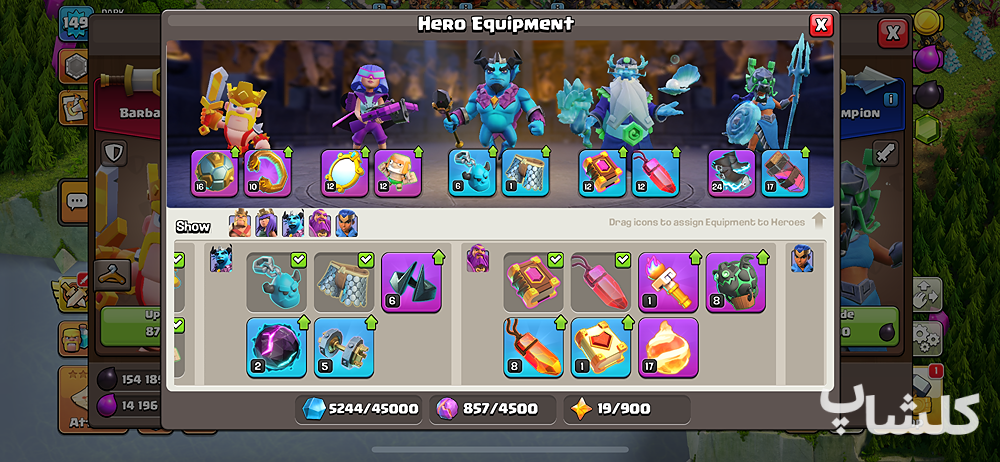
Task: Select the Royal Champion's level 24 boots equipment
Action: click(x=732, y=173)
